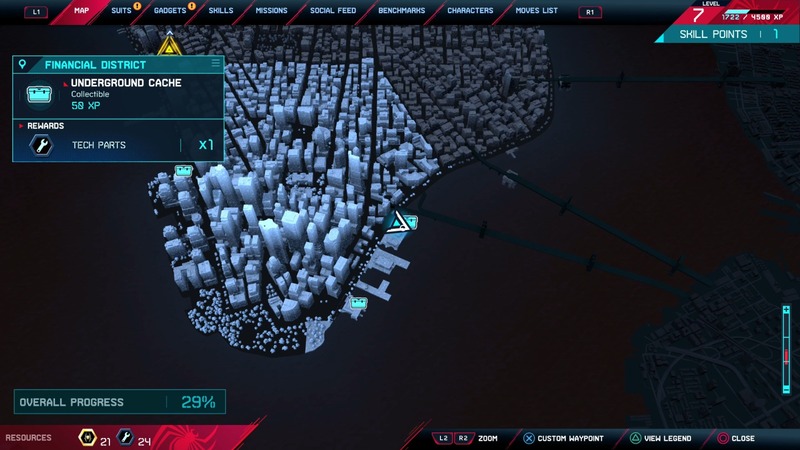This screenshot has width=800, height=450.
Task: Open the Gadgets tab
Action: [170, 10]
